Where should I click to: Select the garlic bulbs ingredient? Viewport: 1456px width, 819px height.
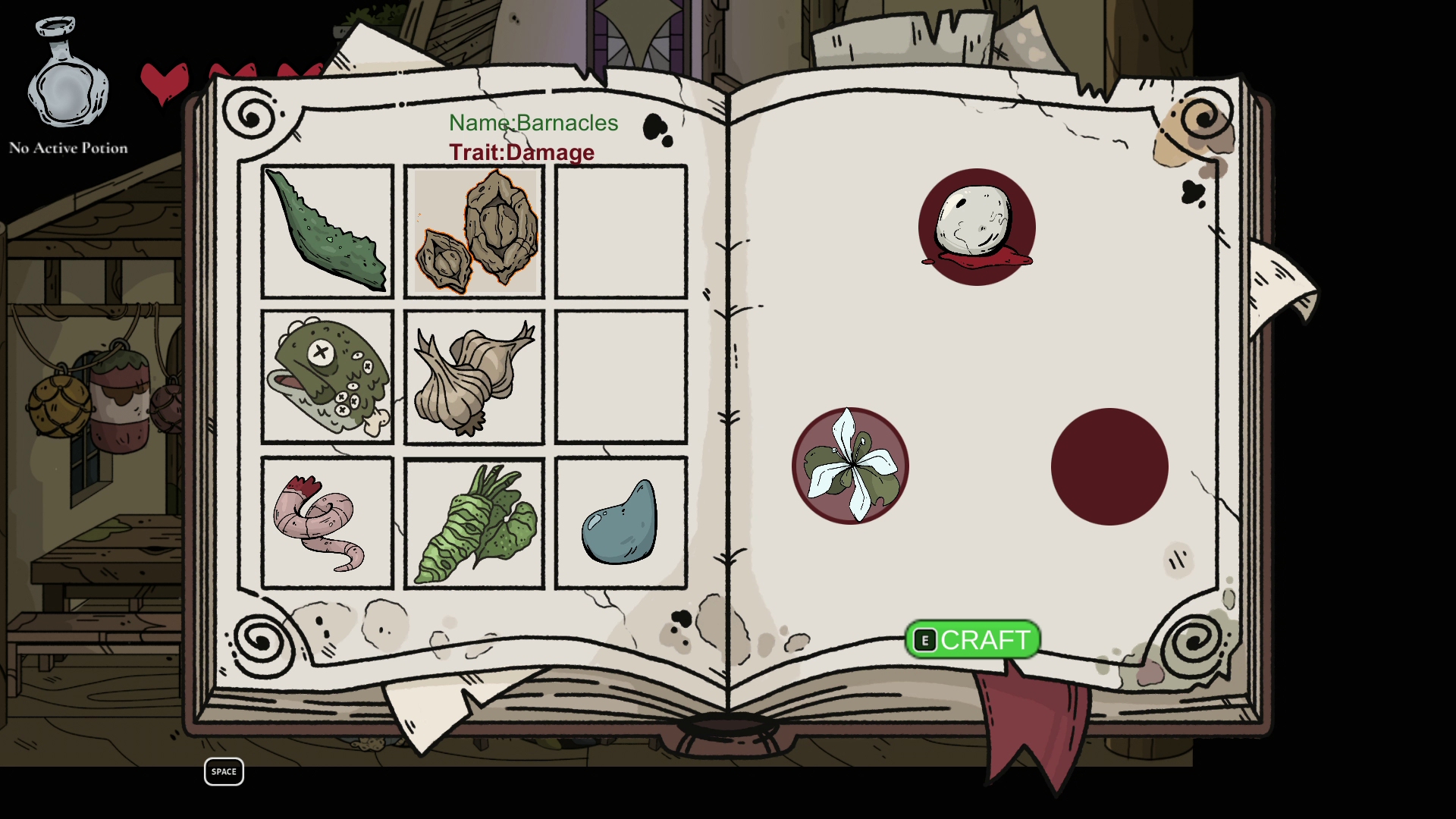coord(474,377)
